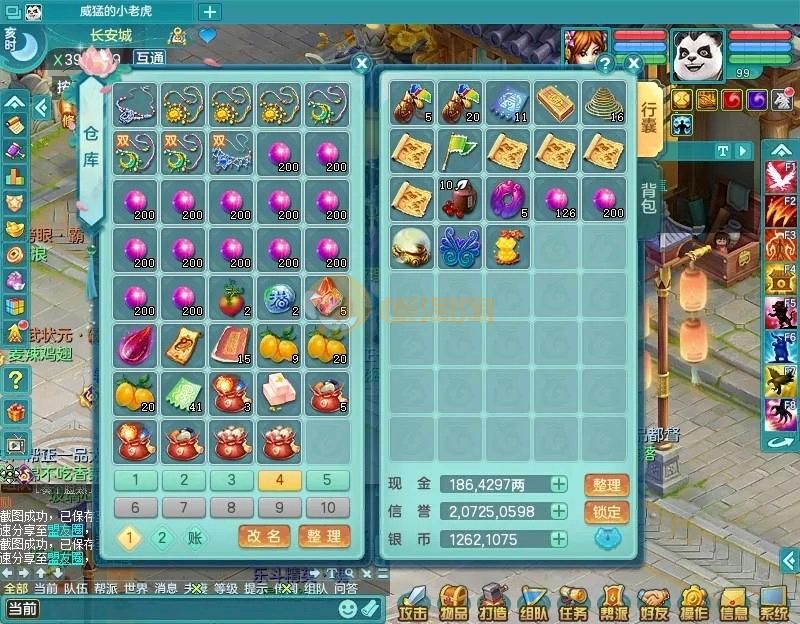Click the 锁定 lock button
Viewport: 800px width, 624px height.
point(606,512)
